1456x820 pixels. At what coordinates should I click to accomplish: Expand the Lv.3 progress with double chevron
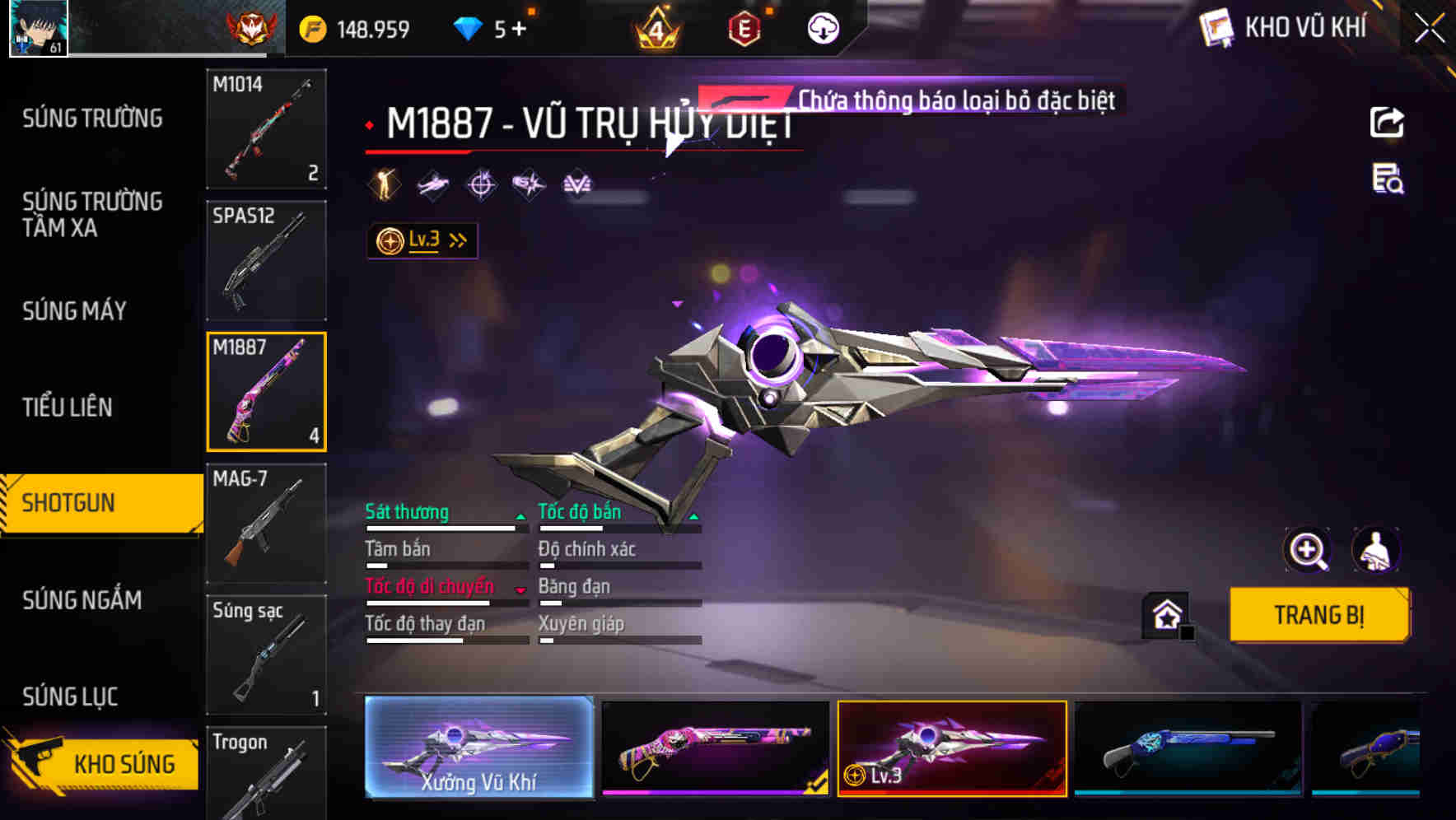tap(458, 239)
